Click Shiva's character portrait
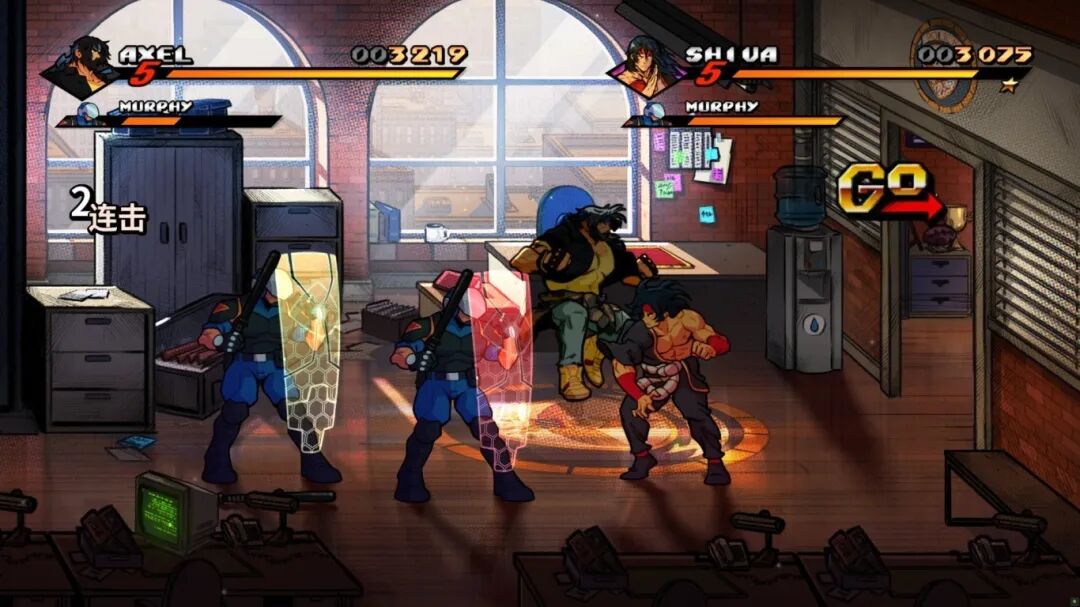Viewport: 1080px width, 607px height. click(648, 66)
